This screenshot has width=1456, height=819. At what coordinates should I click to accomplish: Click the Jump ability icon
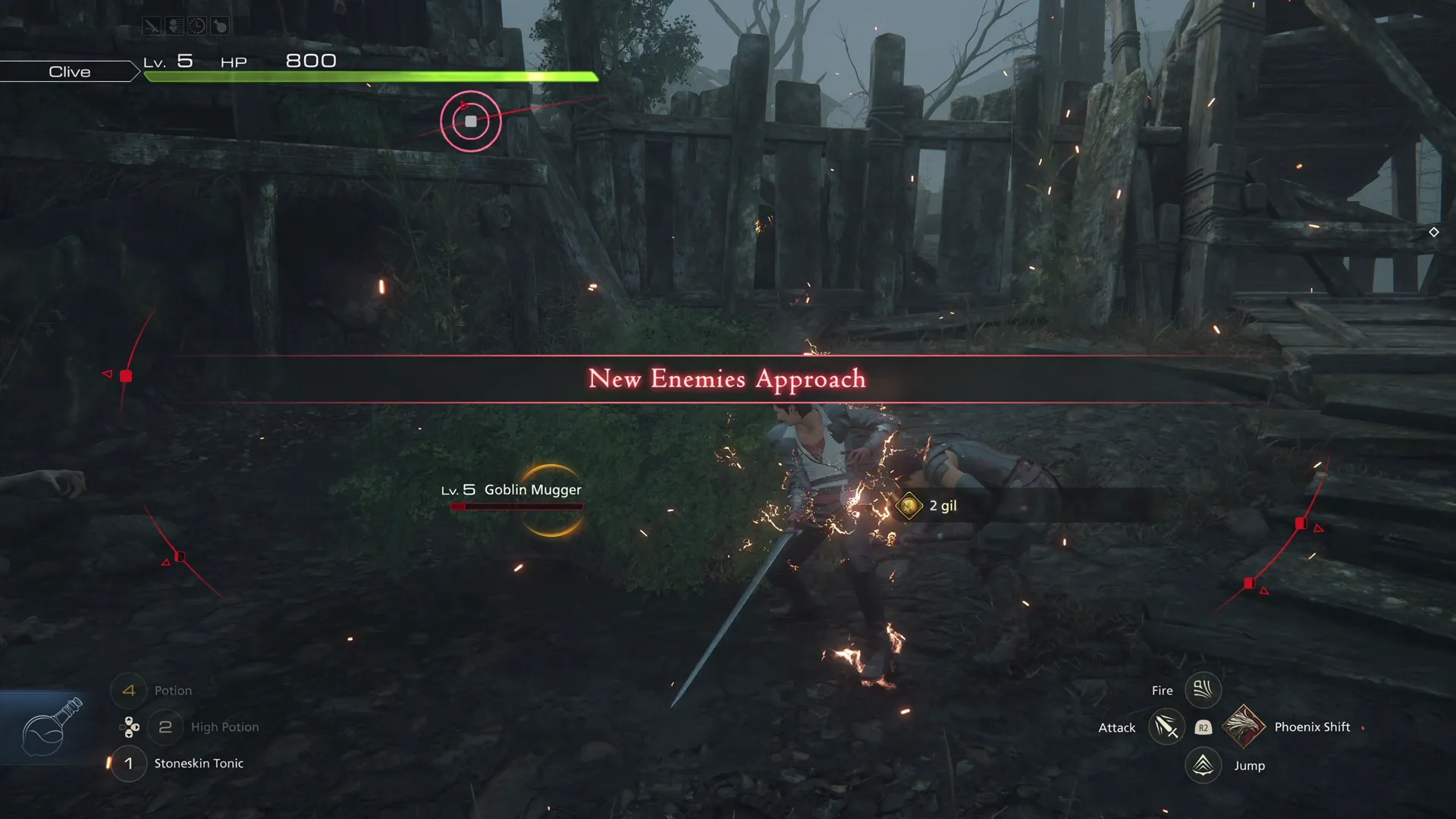tap(1203, 765)
